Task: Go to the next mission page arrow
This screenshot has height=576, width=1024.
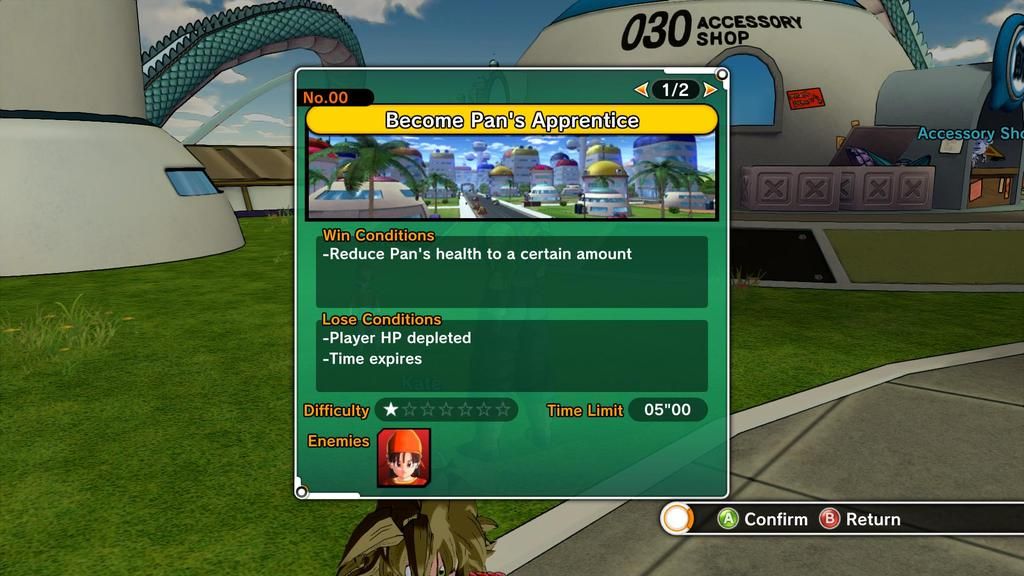Action: (x=710, y=90)
